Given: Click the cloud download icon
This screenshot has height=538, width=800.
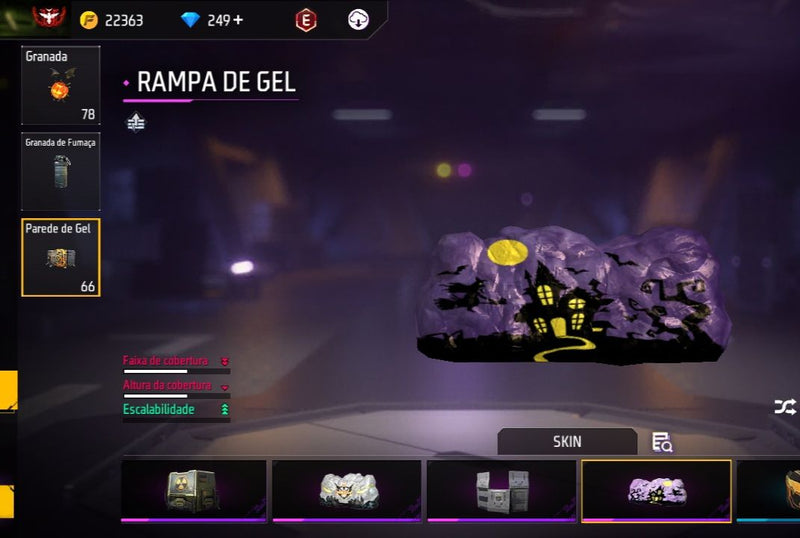Looking at the screenshot, I should tap(358, 20).
